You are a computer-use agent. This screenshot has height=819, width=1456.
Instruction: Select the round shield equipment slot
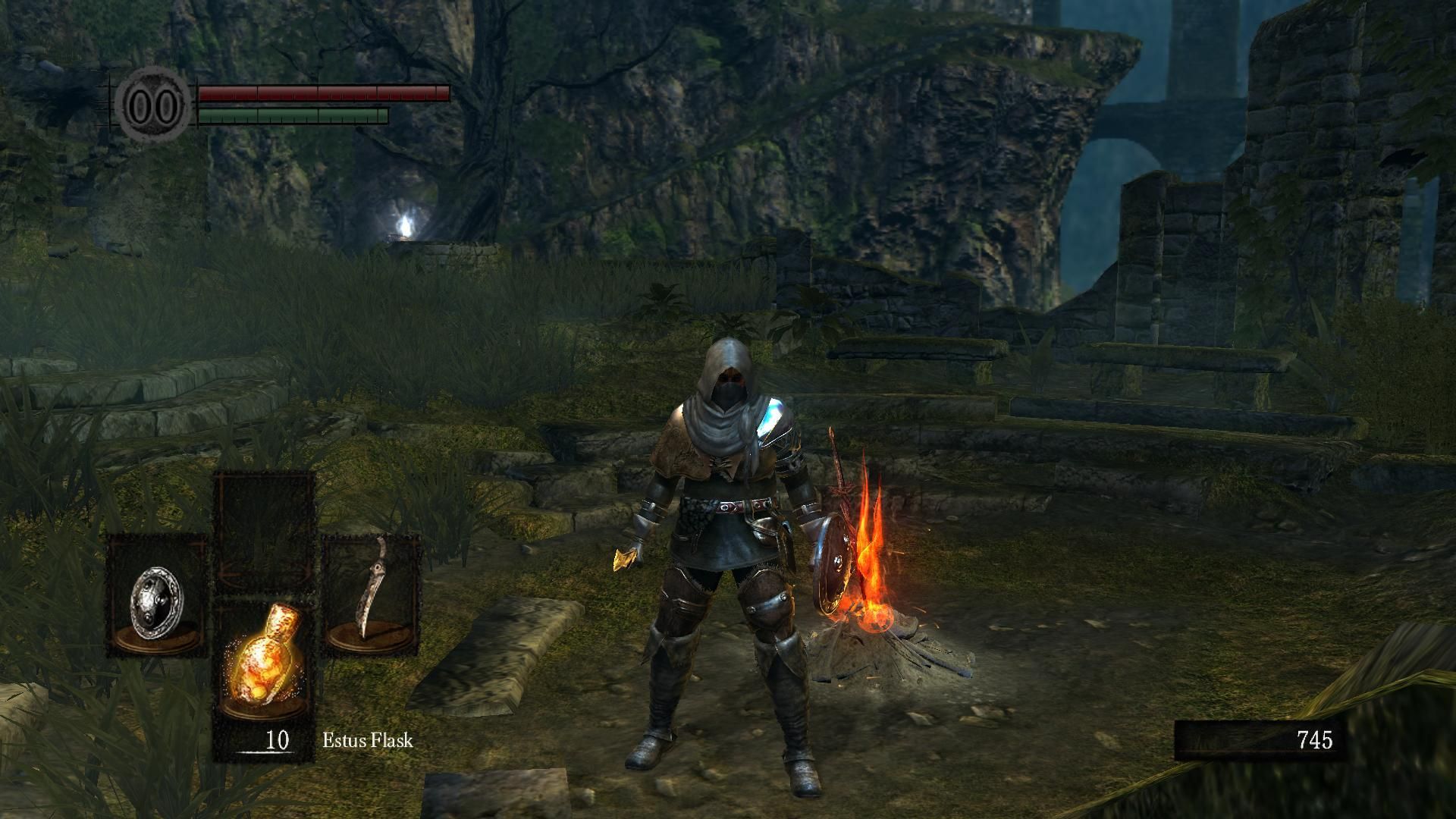157,595
